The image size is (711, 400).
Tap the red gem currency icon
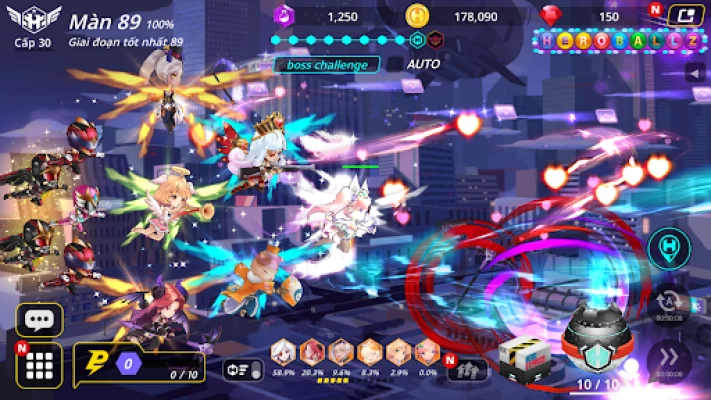point(551,16)
